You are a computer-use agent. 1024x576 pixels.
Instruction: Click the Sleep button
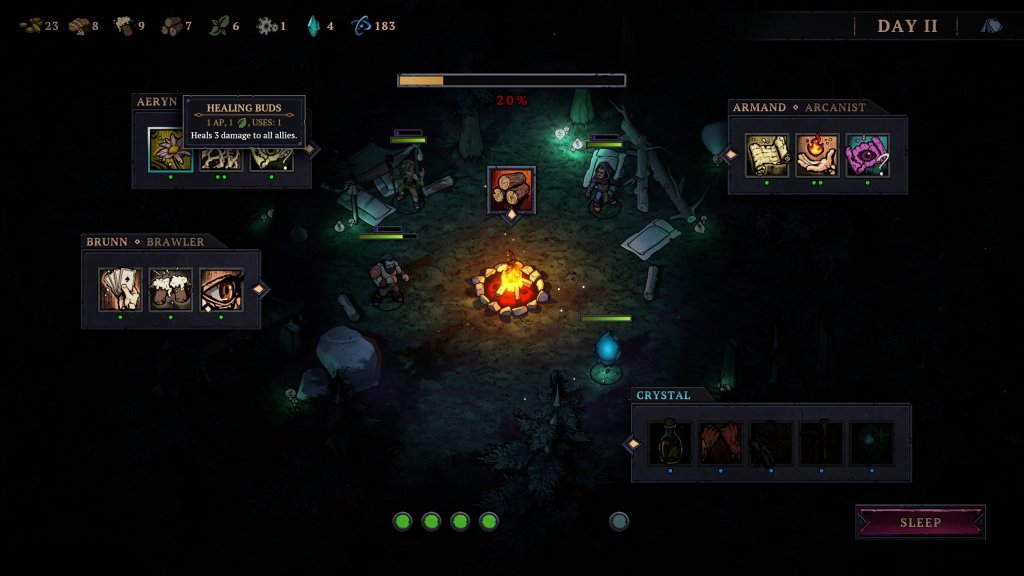[x=920, y=522]
